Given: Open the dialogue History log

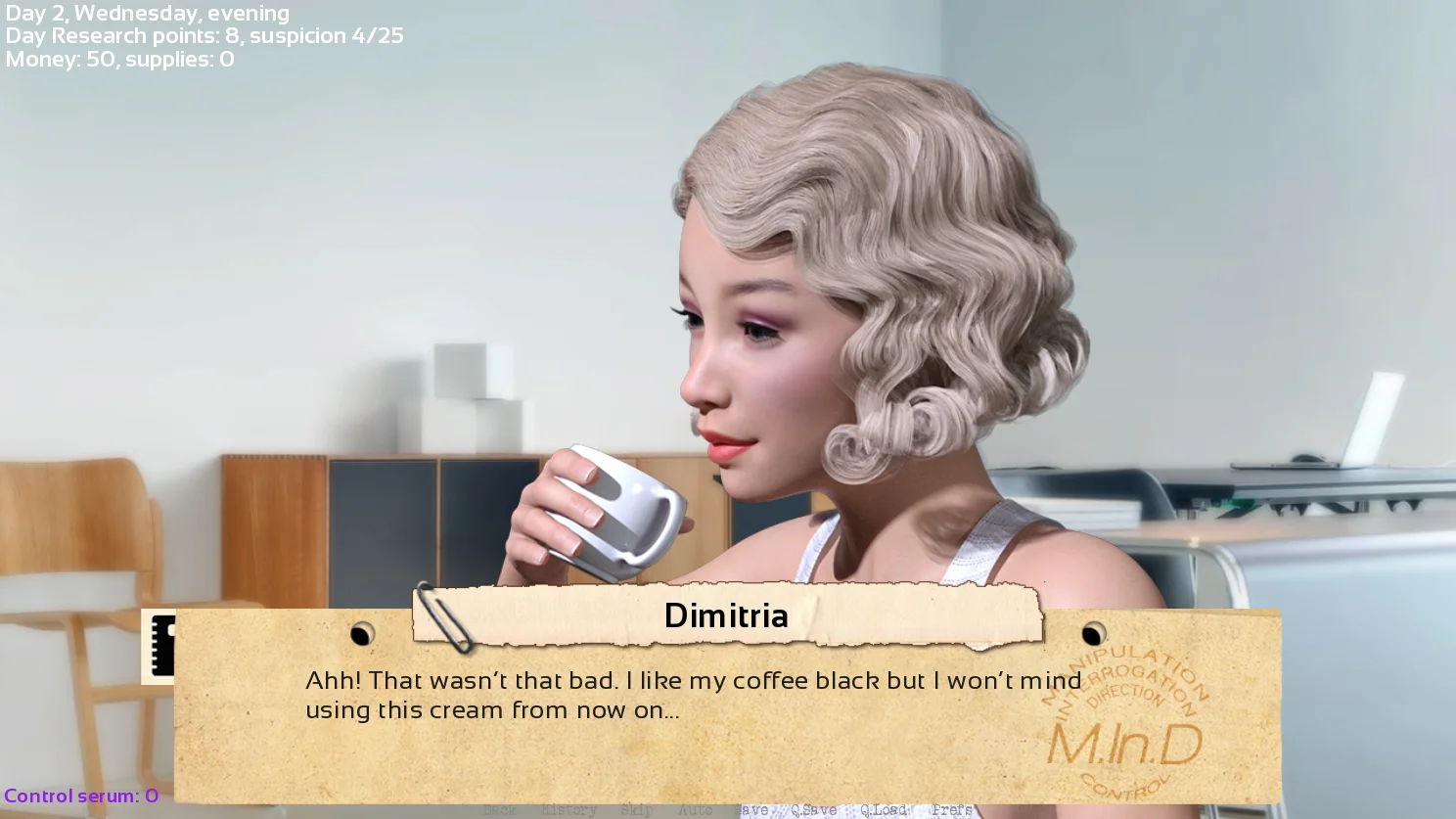Looking at the screenshot, I should pos(569,810).
